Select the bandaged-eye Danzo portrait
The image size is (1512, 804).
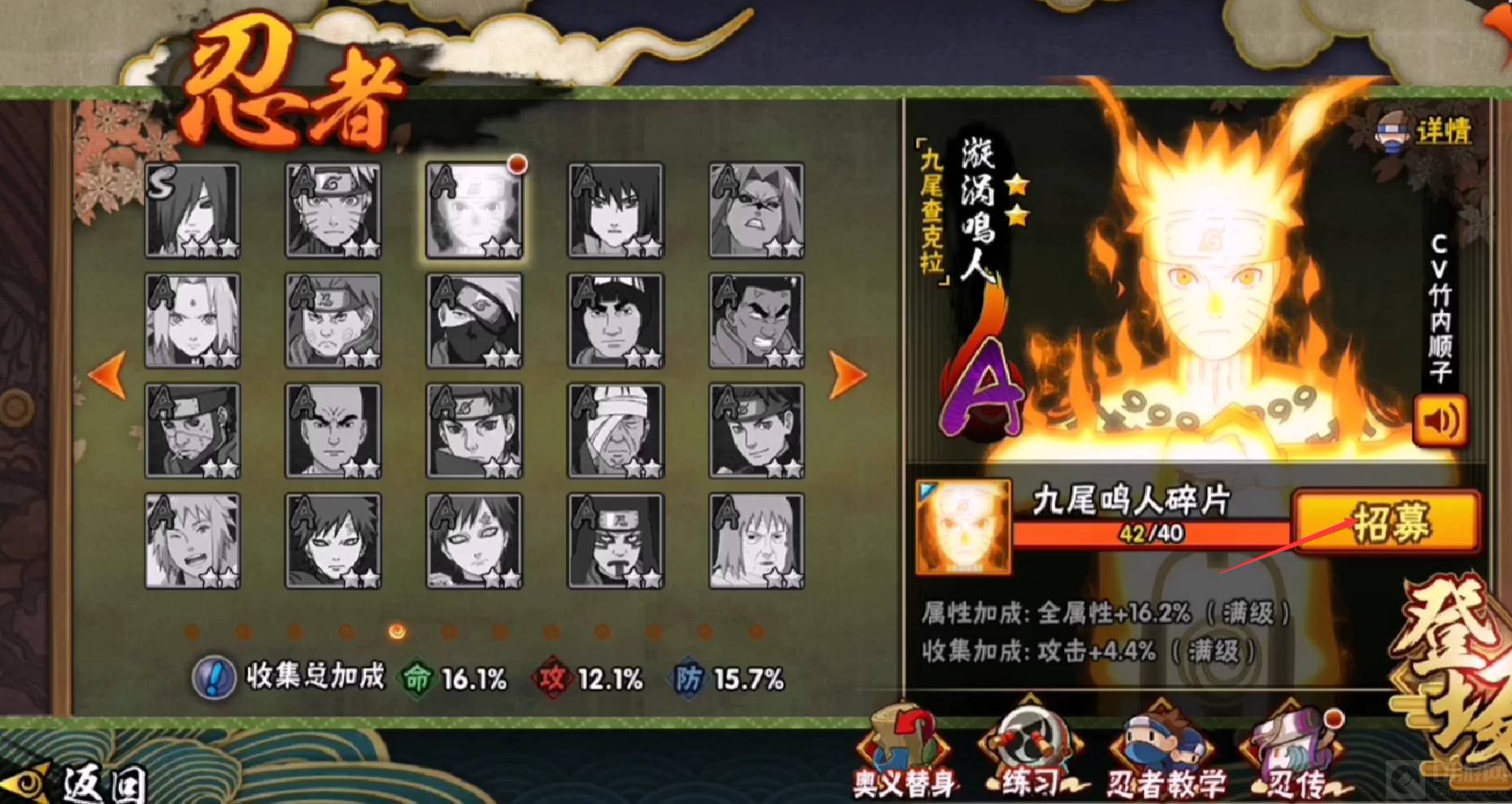[x=616, y=431]
